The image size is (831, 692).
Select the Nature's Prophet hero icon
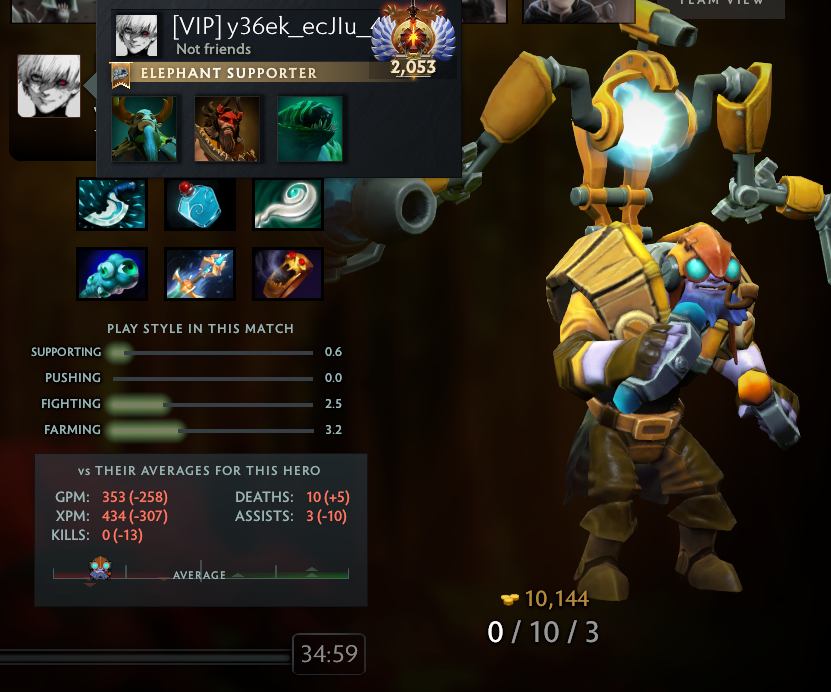click(146, 129)
